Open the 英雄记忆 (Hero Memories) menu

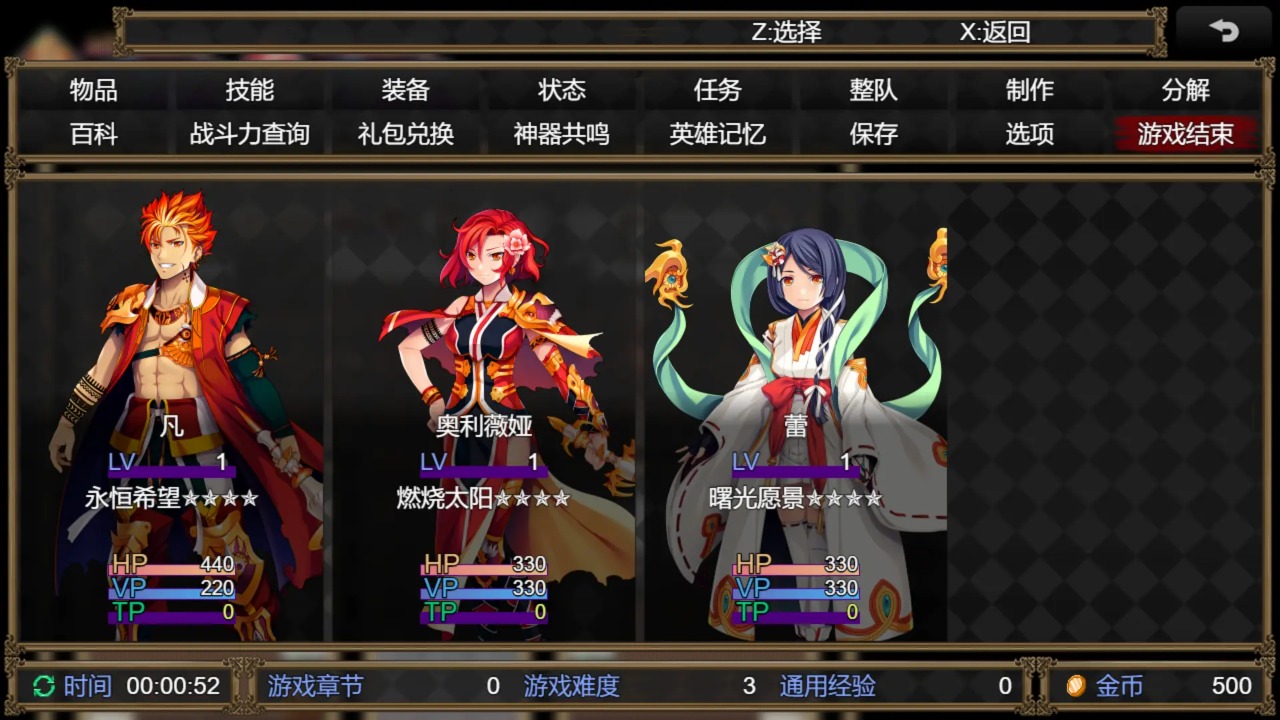pos(716,134)
